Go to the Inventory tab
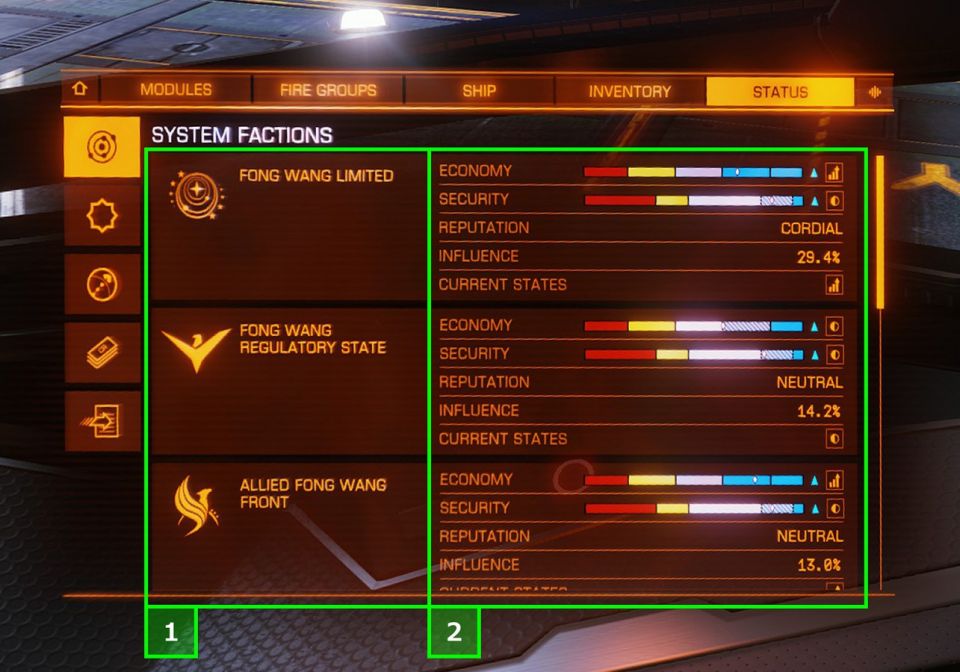 click(629, 91)
